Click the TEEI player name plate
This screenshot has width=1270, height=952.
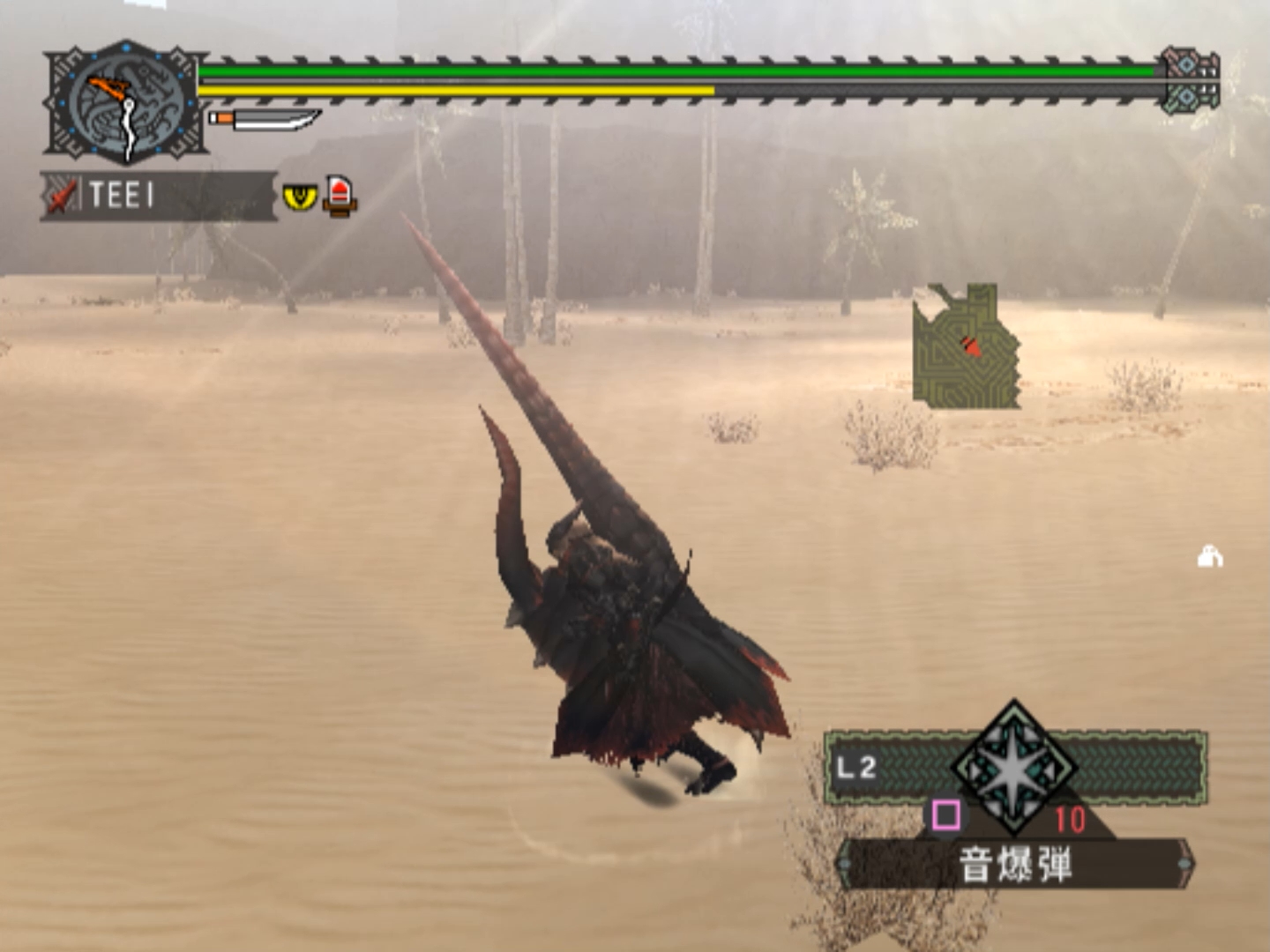click(x=159, y=195)
